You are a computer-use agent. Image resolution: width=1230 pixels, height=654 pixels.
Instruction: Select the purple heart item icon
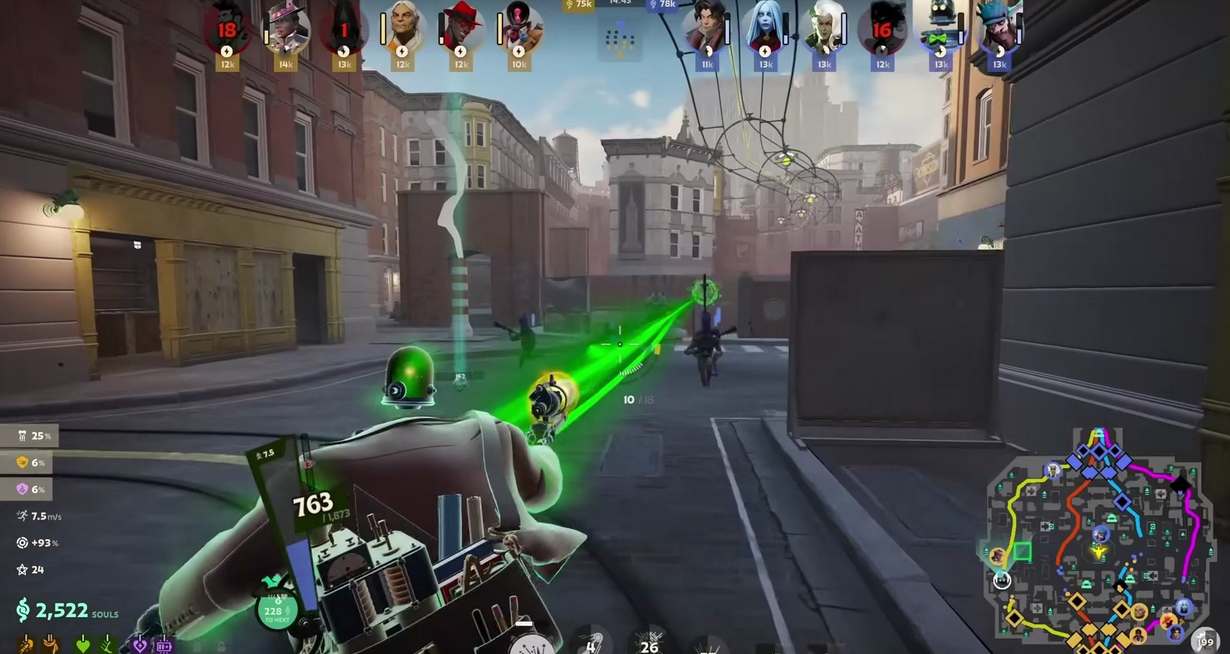[140, 645]
